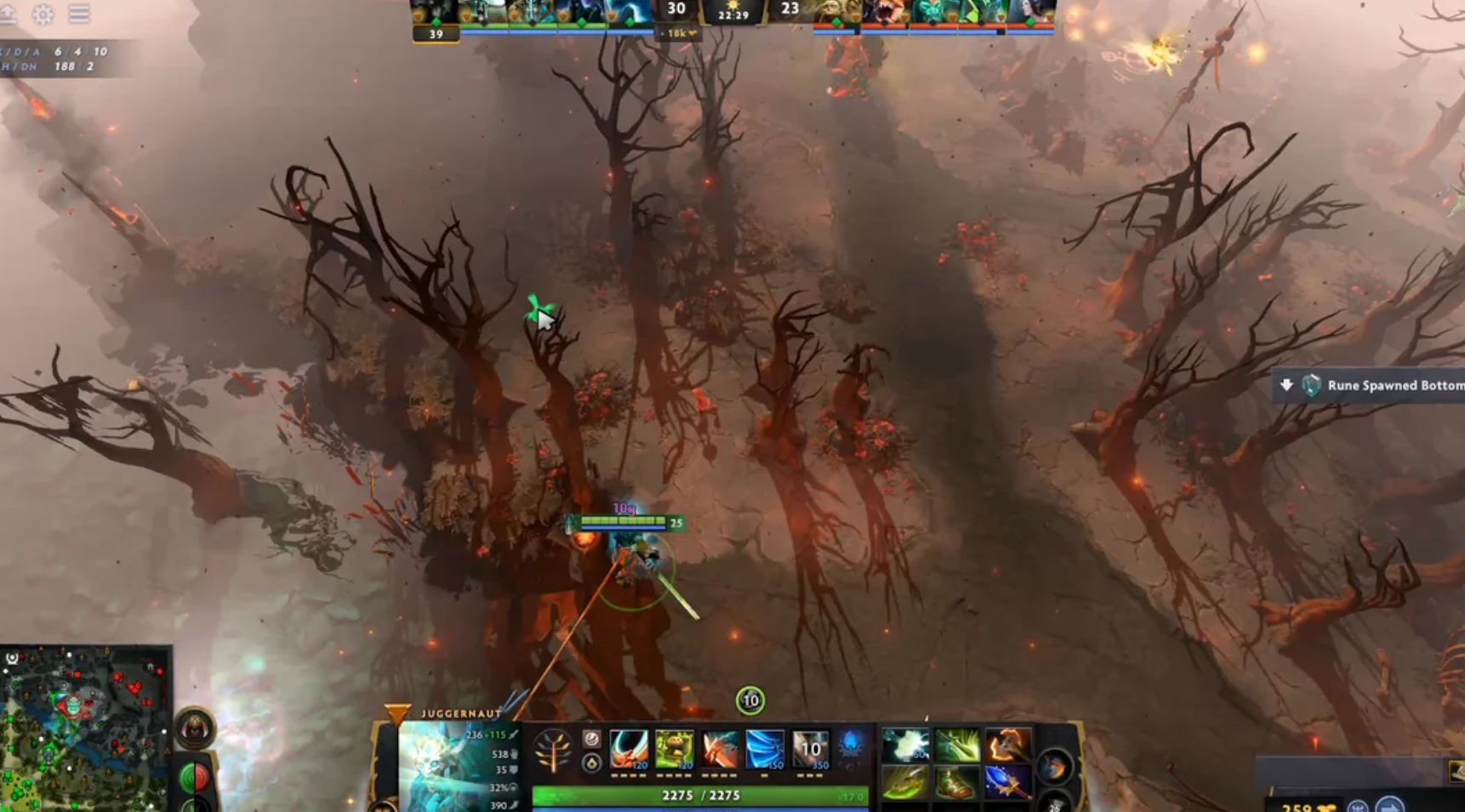Image resolution: width=1465 pixels, height=812 pixels.
Task: Click the minimap in the bottom-left corner
Action: [81, 731]
